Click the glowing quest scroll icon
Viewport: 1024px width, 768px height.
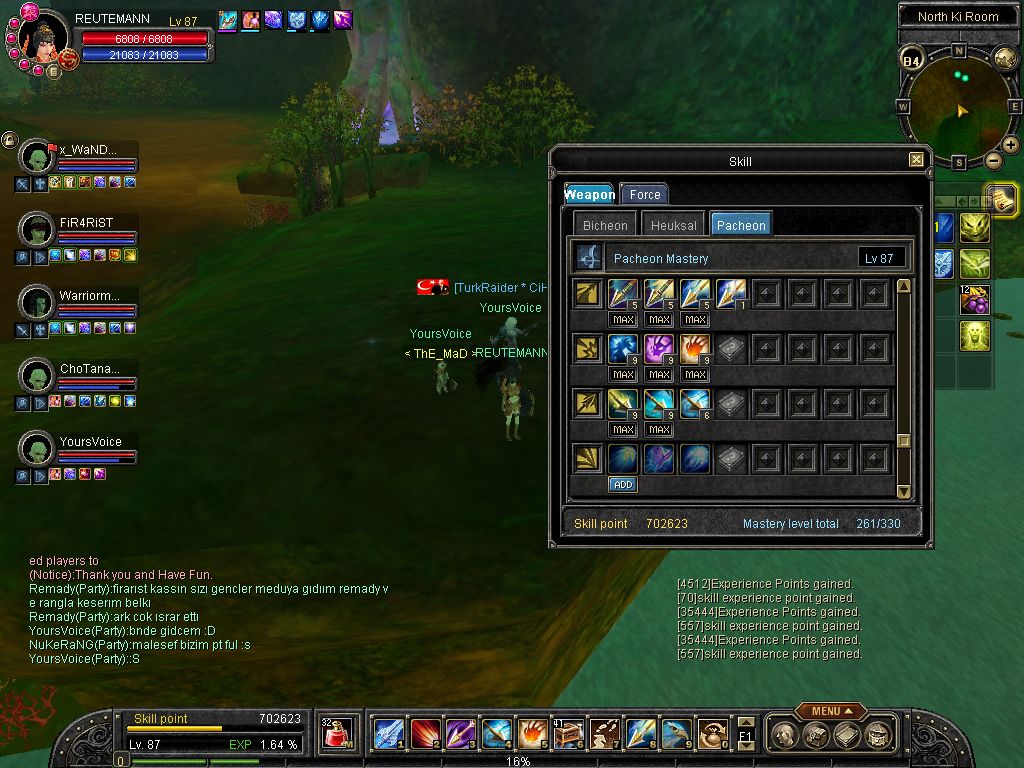(x=1000, y=198)
